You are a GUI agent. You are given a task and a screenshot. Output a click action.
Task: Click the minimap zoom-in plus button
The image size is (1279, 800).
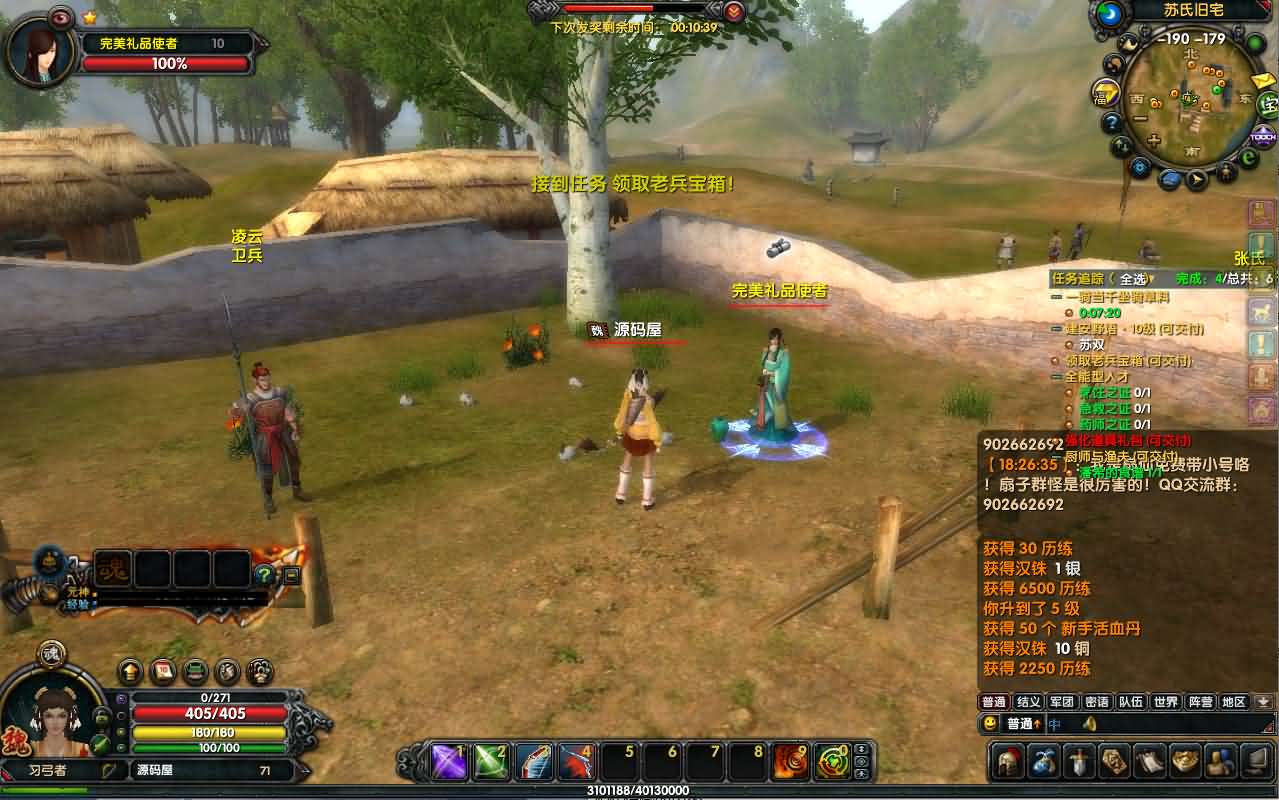tap(1153, 141)
